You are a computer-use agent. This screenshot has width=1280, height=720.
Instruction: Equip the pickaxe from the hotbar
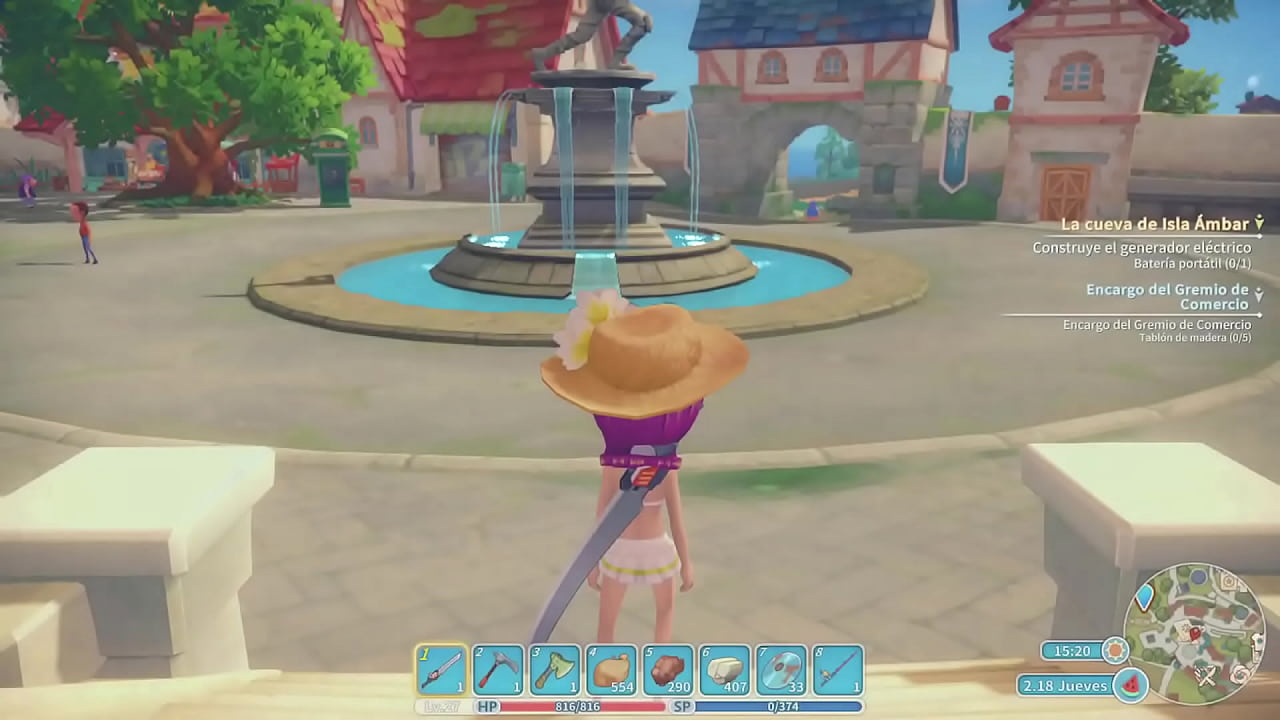(x=498, y=670)
